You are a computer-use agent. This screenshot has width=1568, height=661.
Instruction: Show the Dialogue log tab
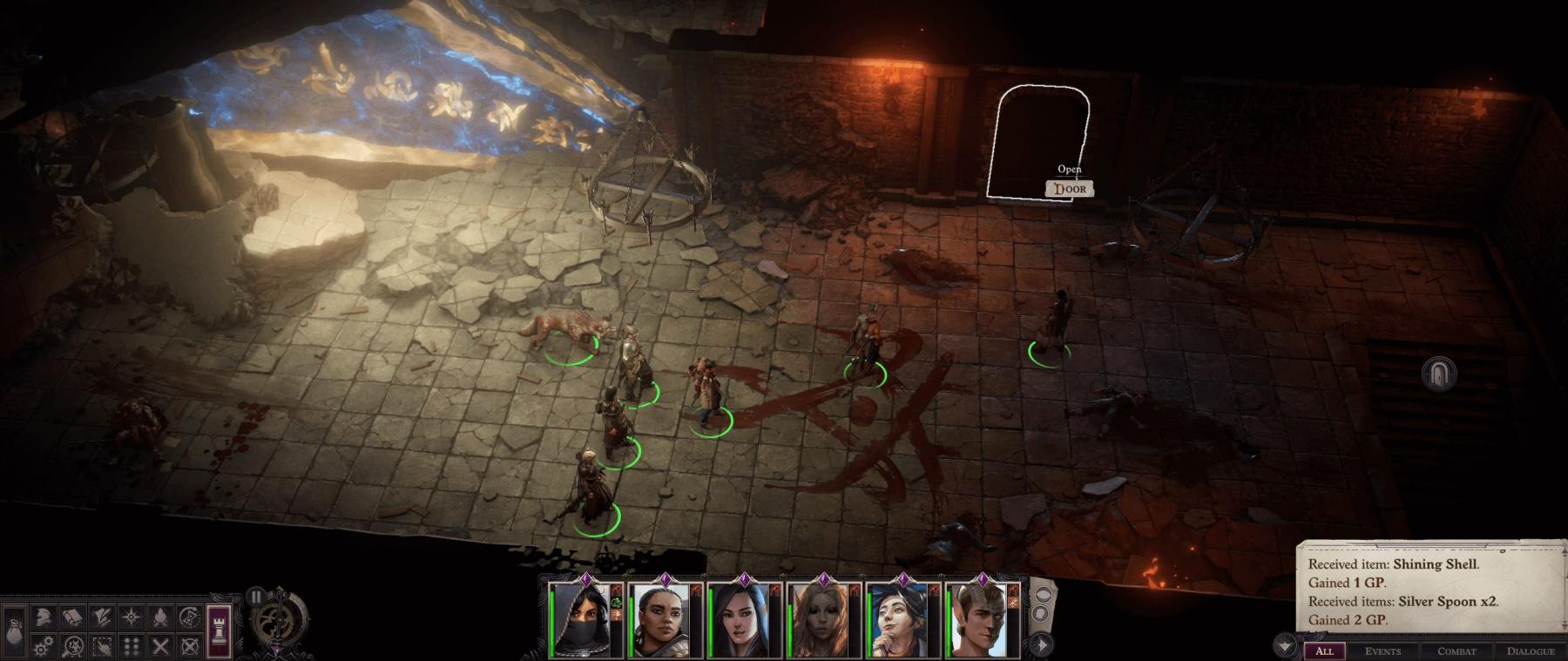click(x=1531, y=651)
